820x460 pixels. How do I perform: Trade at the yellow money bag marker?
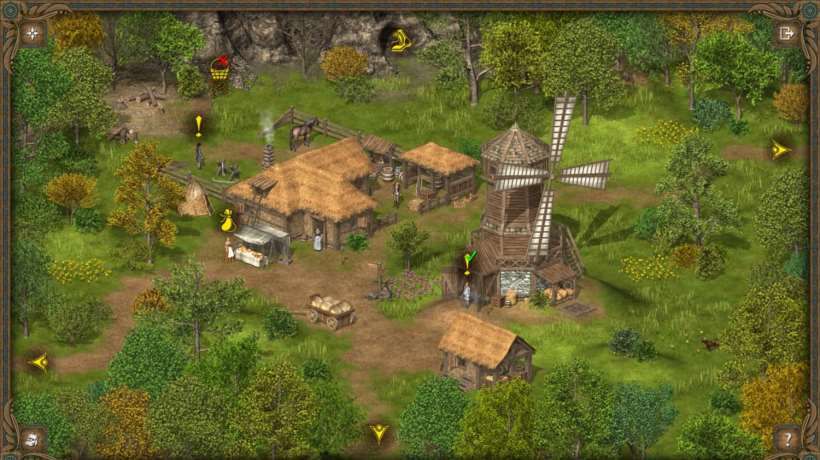228,220
